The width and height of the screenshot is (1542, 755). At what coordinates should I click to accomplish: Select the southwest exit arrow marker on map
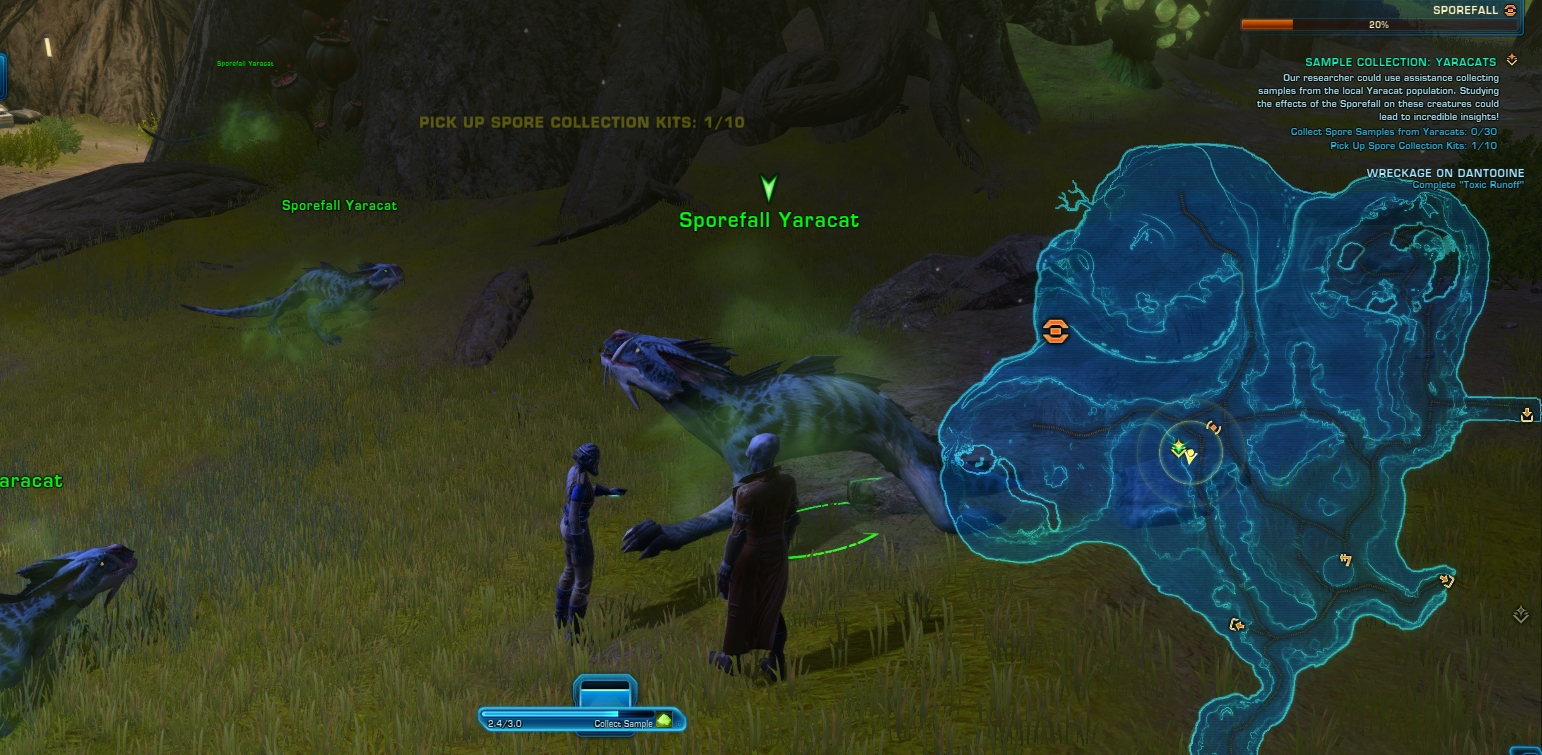[1237, 625]
